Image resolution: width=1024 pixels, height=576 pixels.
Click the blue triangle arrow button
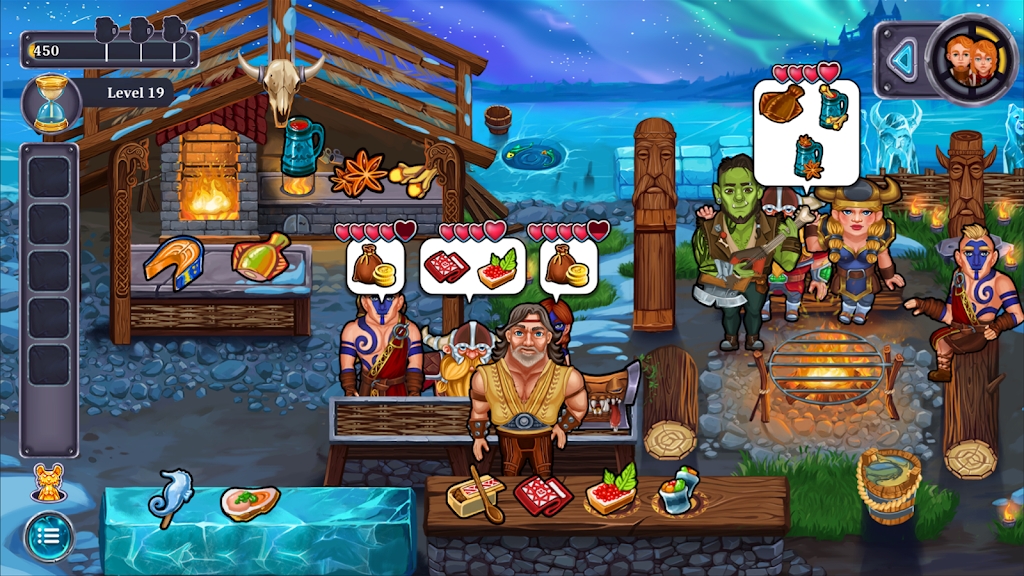[x=904, y=61]
